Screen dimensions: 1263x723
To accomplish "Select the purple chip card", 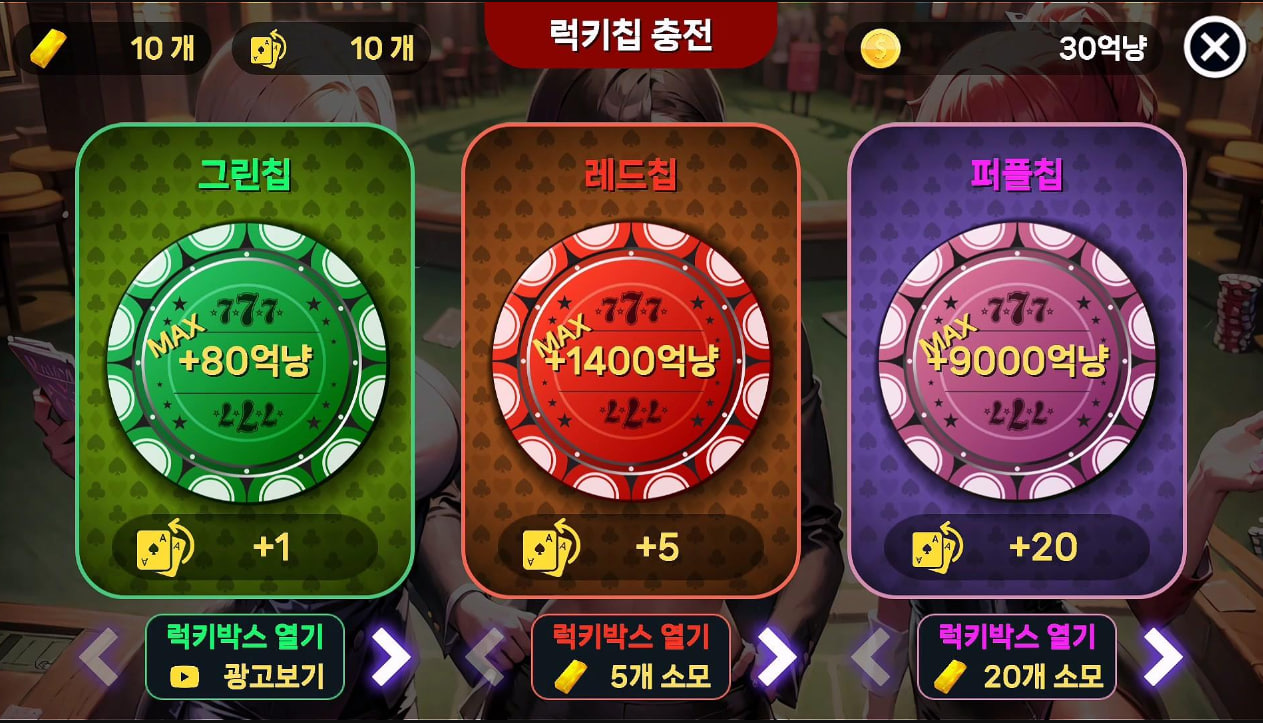I will 1017,360.
